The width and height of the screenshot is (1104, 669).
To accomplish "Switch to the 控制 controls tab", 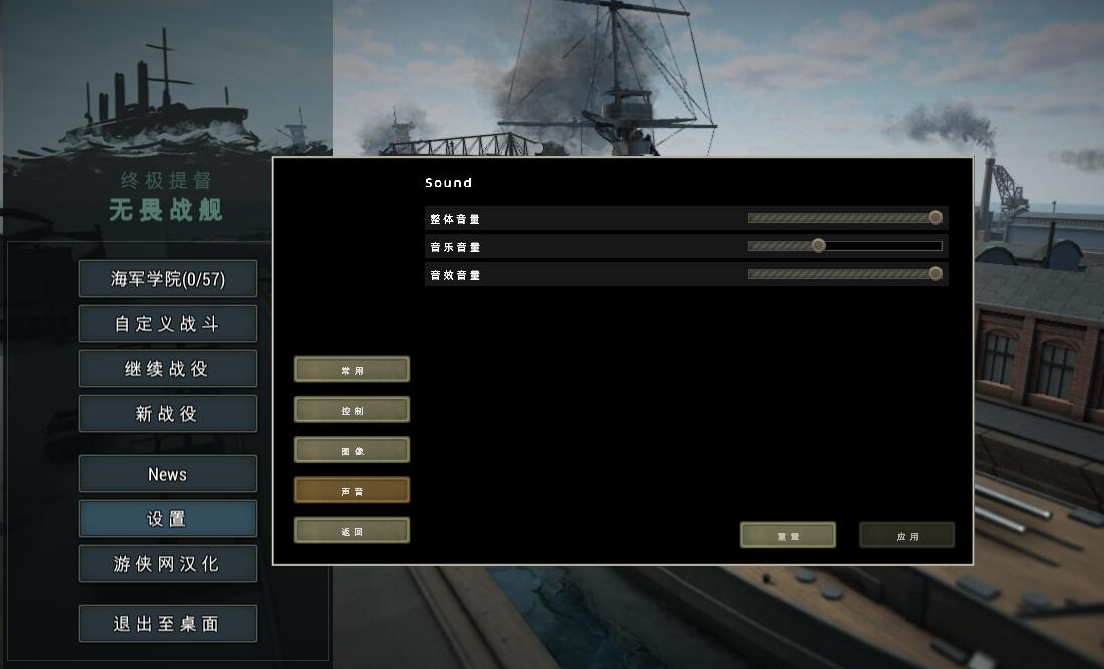I will (x=352, y=410).
